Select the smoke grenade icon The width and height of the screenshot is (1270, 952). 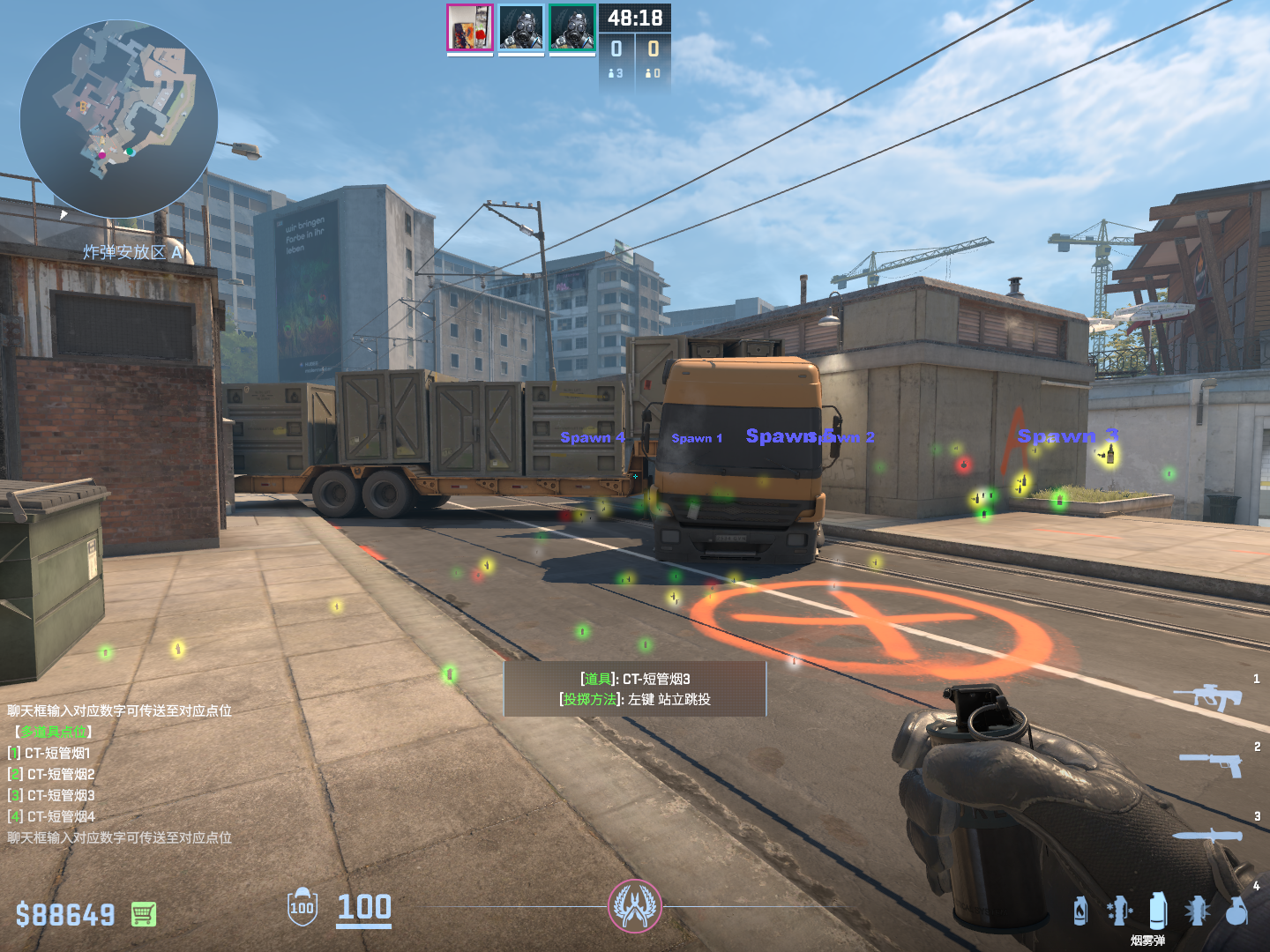[1158, 911]
